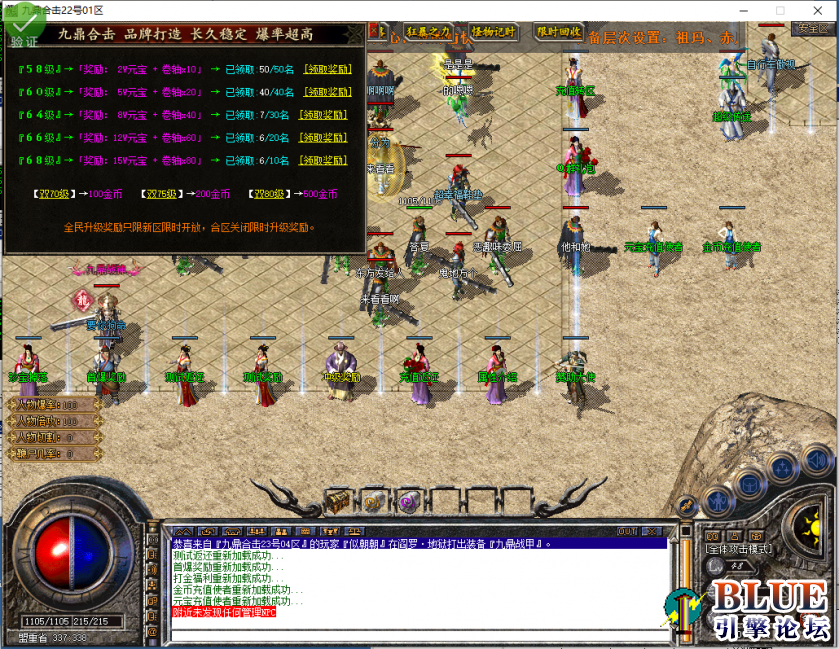Open the 限时回收 limited recycle button
The width and height of the screenshot is (839, 649).
(x=559, y=32)
